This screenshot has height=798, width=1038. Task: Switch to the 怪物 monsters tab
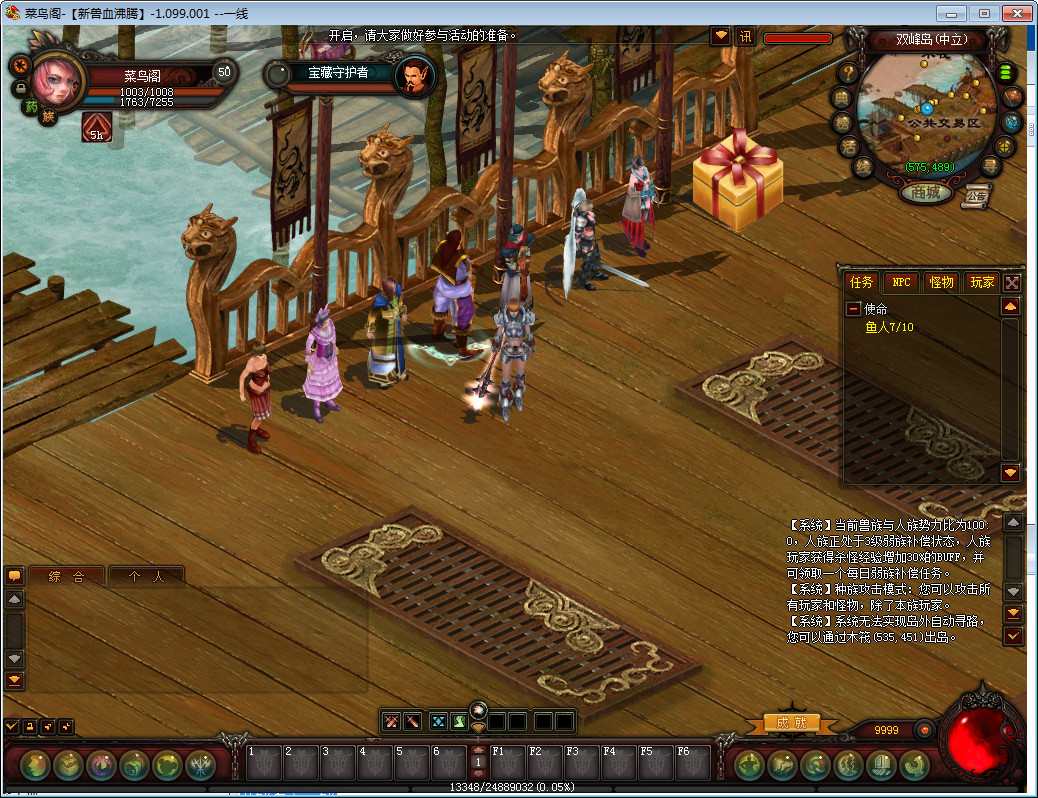pos(941,282)
